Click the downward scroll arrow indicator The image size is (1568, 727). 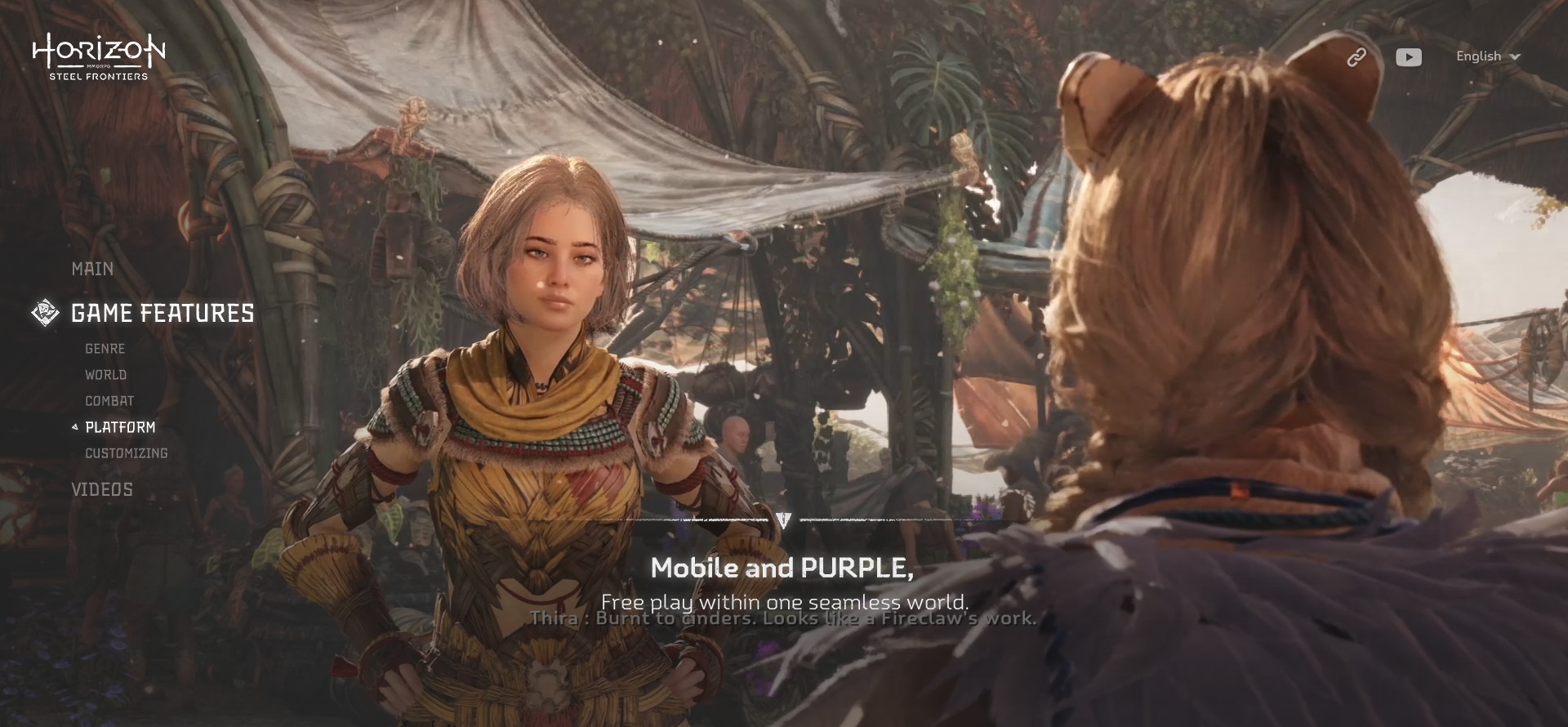click(784, 520)
